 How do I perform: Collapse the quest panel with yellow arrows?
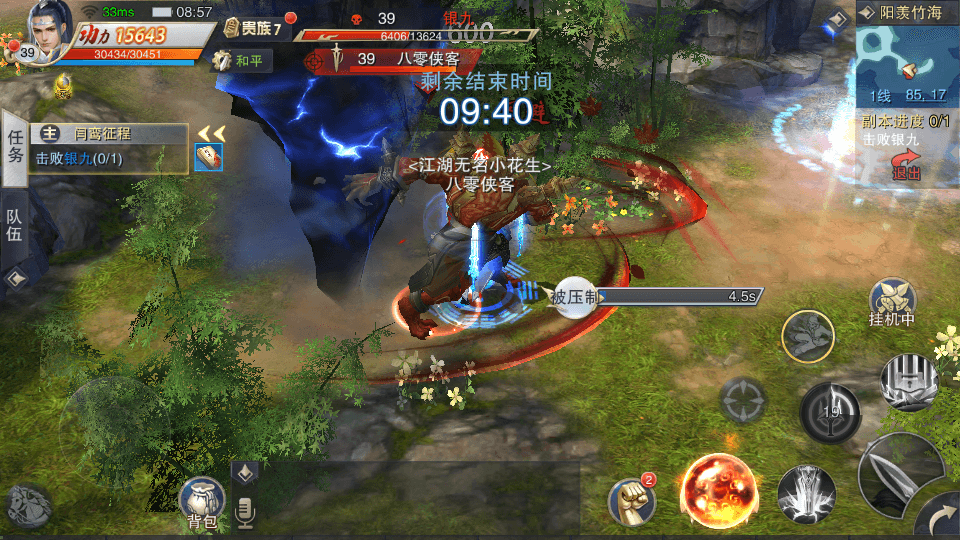click(x=210, y=134)
